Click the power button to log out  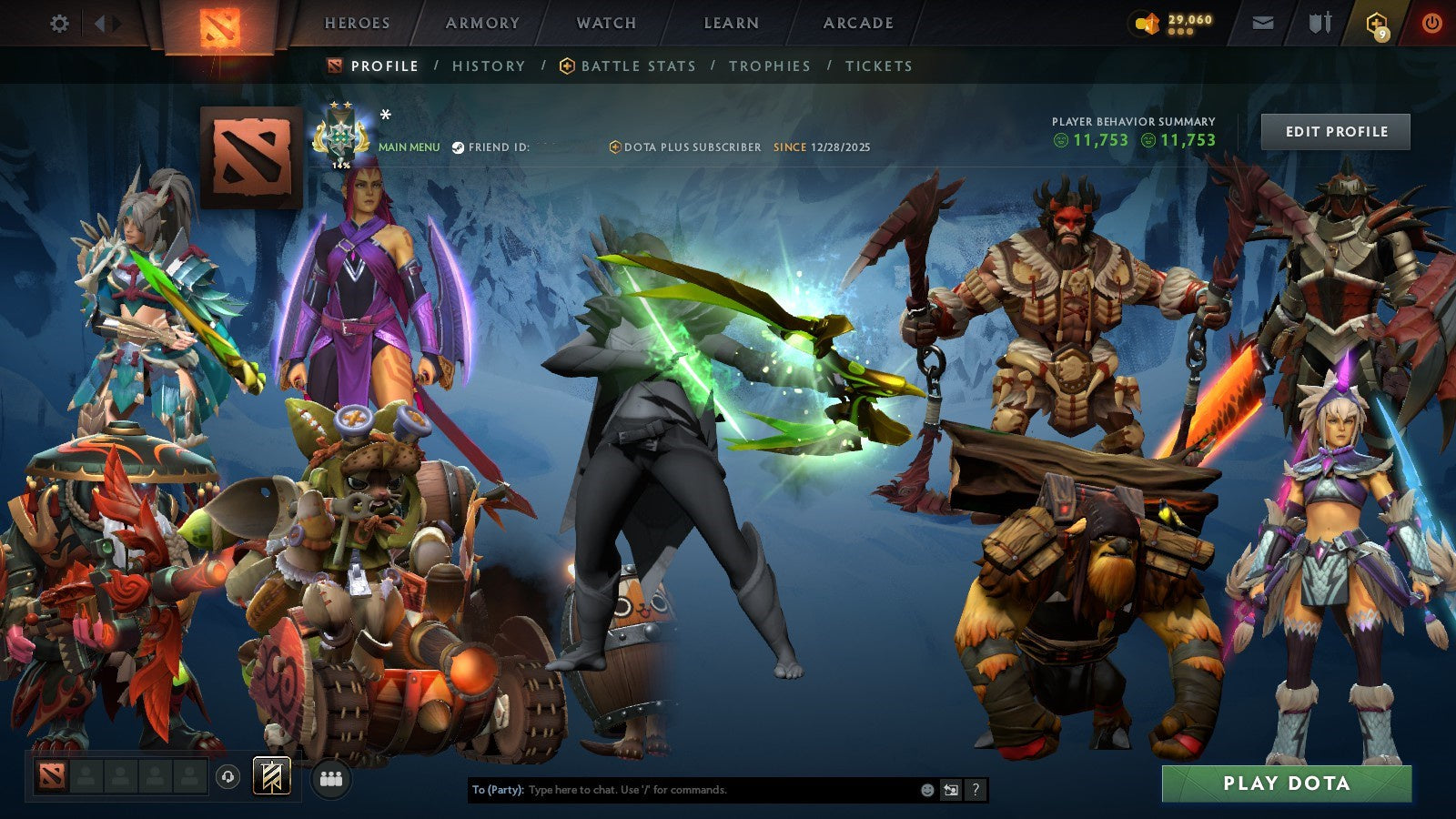[x=1431, y=23]
